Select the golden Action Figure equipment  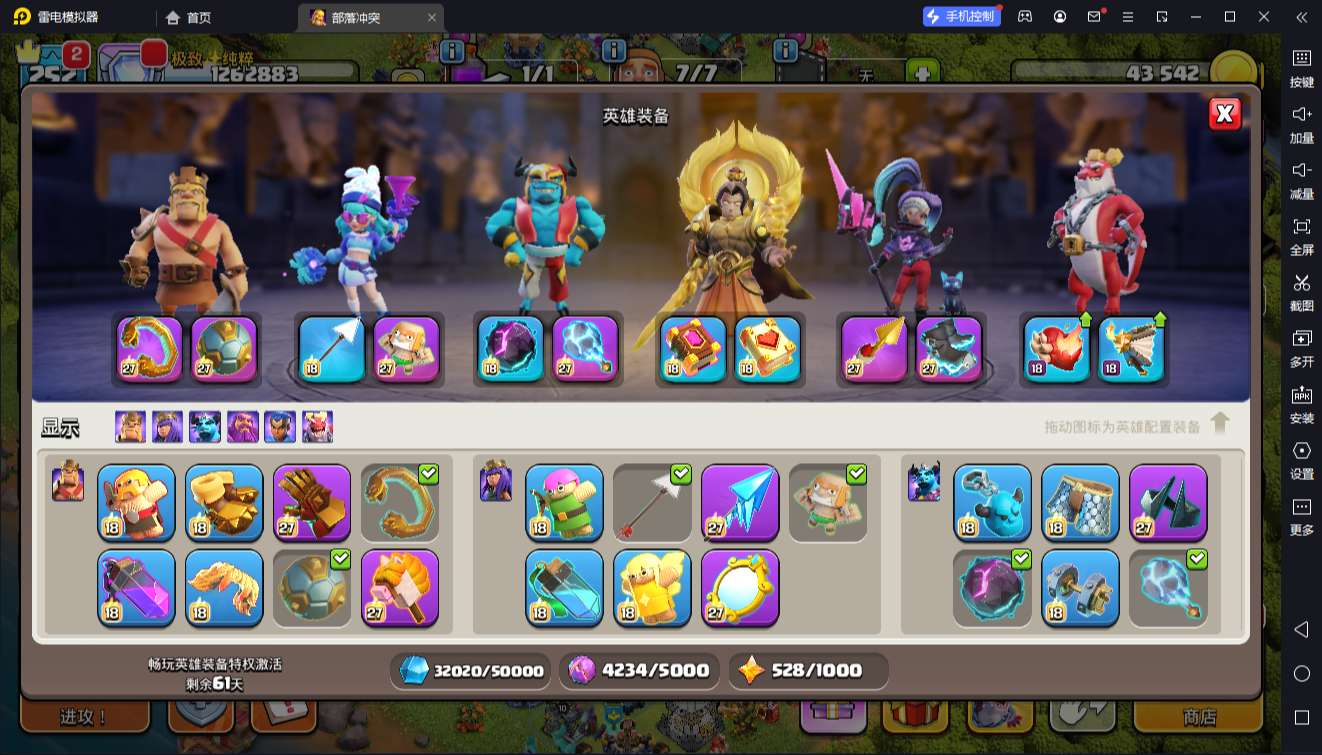652,588
